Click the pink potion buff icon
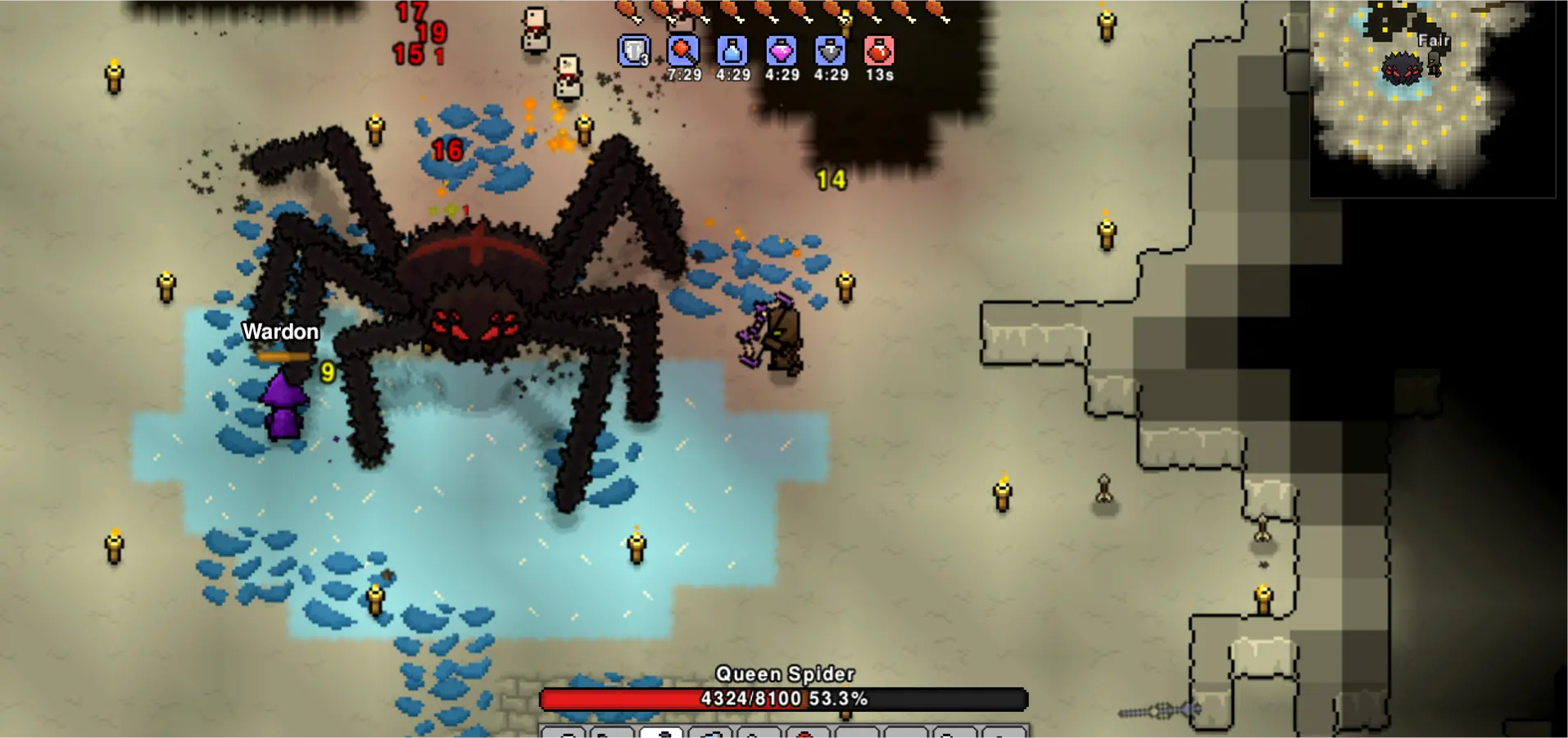Image resolution: width=1568 pixels, height=738 pixels. pos(782,51)
